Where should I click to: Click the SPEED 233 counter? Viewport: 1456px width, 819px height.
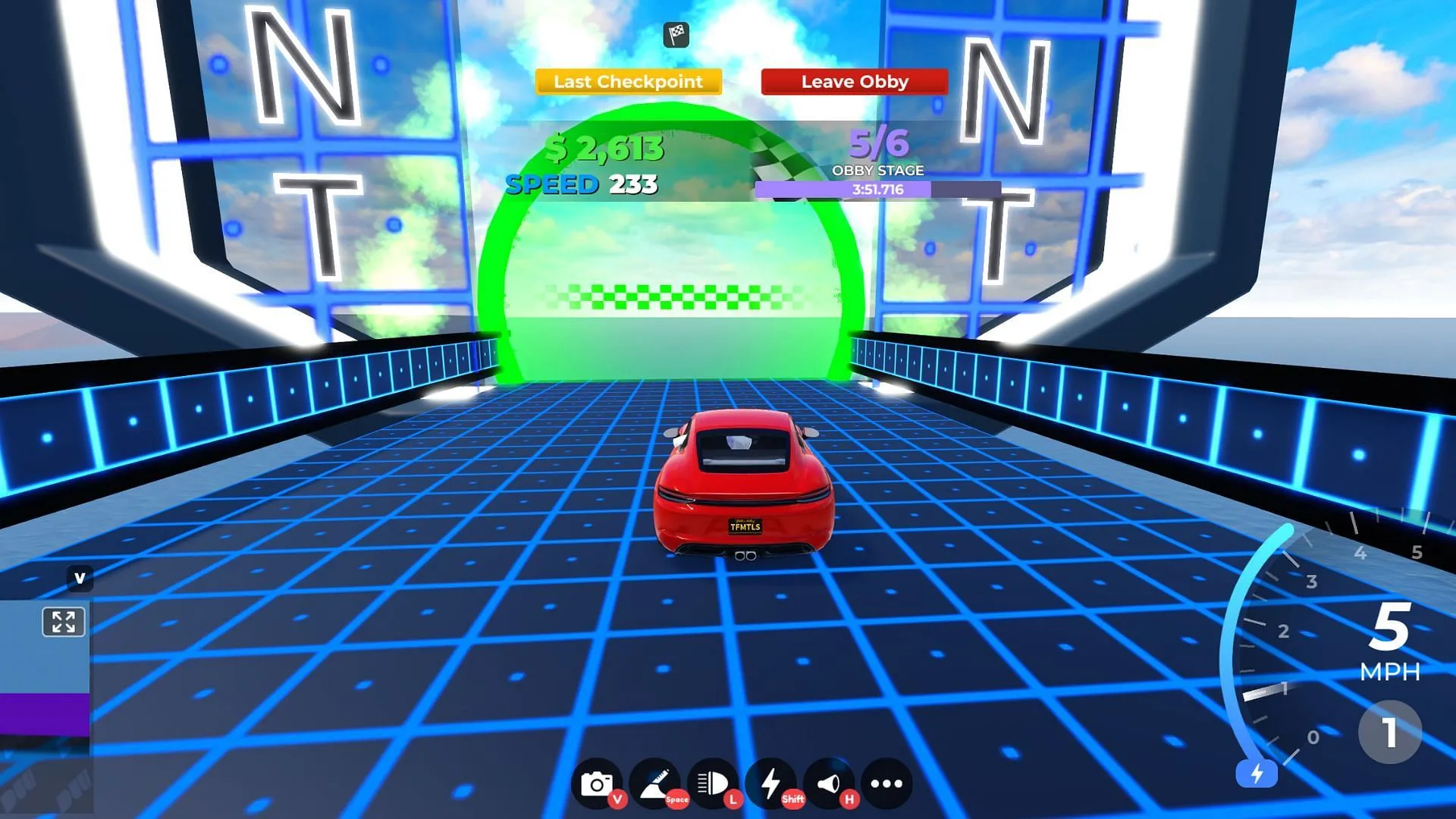click(582, 183)
